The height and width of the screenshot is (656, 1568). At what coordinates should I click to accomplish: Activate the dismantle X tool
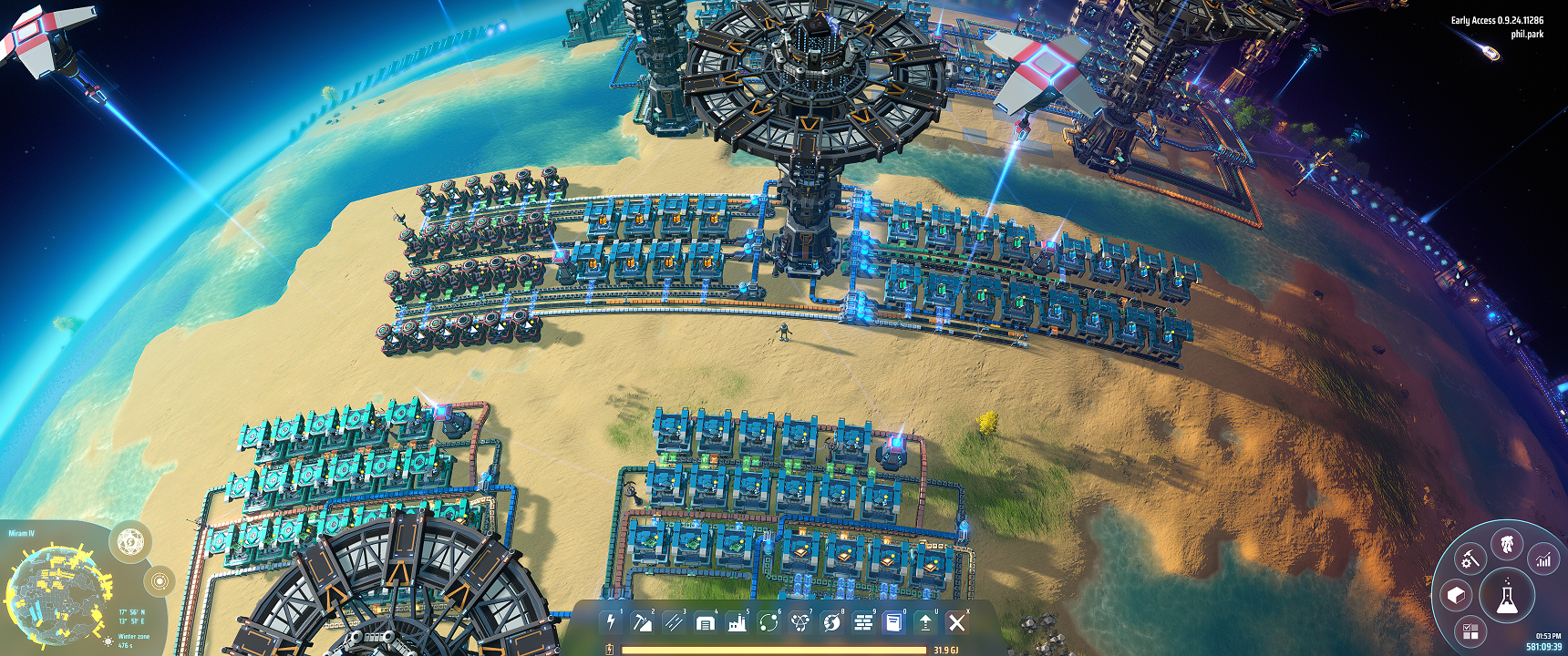coord(956,622)
